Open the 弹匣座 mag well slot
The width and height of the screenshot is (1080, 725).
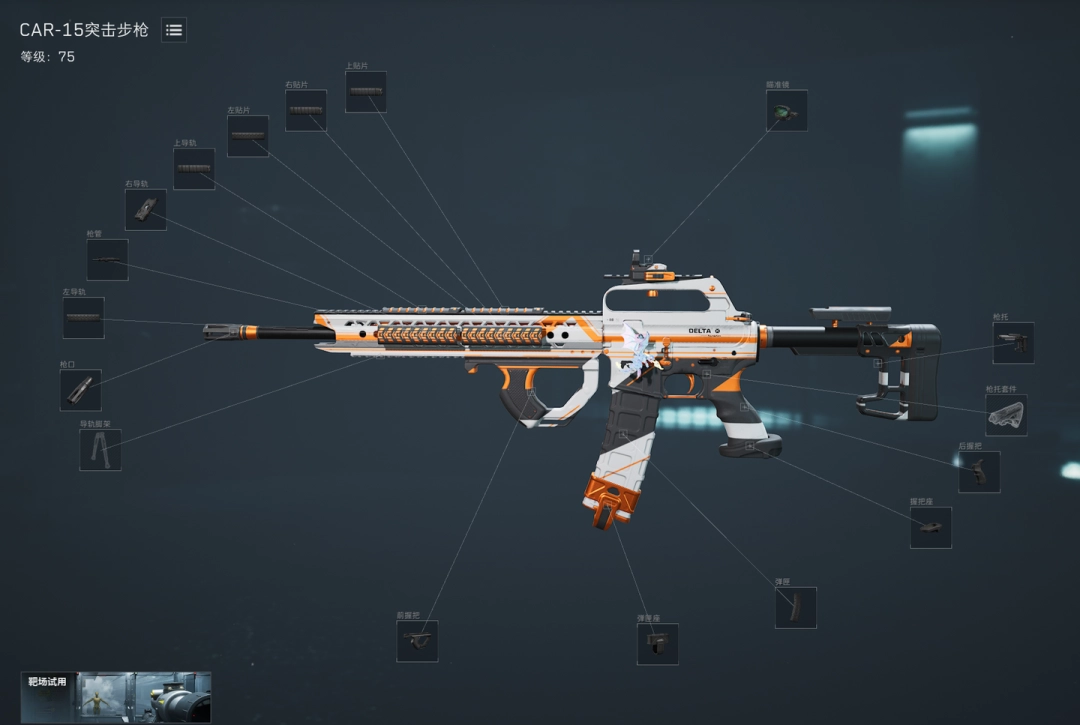click(x=658, y=644)
